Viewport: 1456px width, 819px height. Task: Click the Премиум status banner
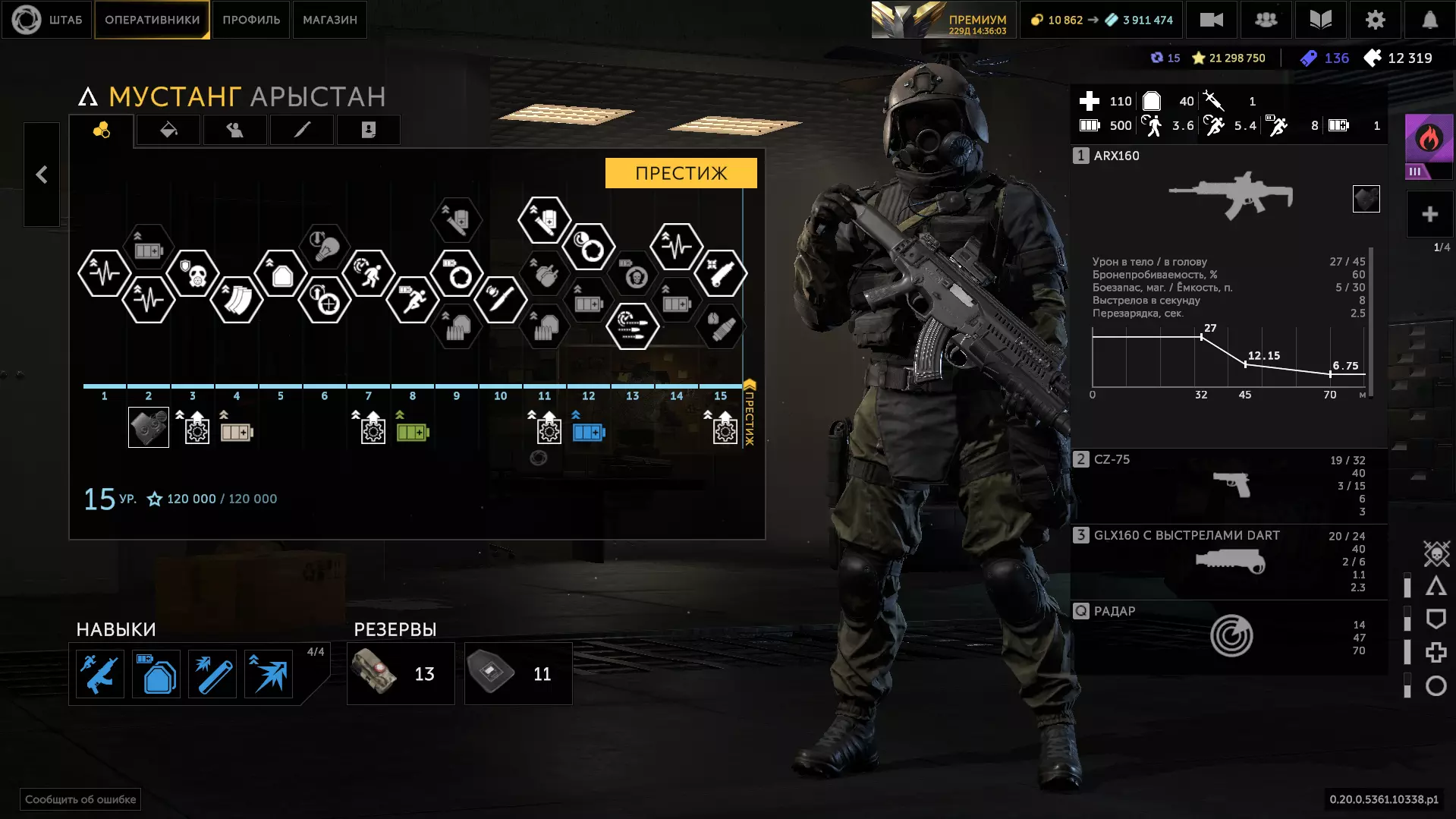pyautogui.click(x=942, y=20)
